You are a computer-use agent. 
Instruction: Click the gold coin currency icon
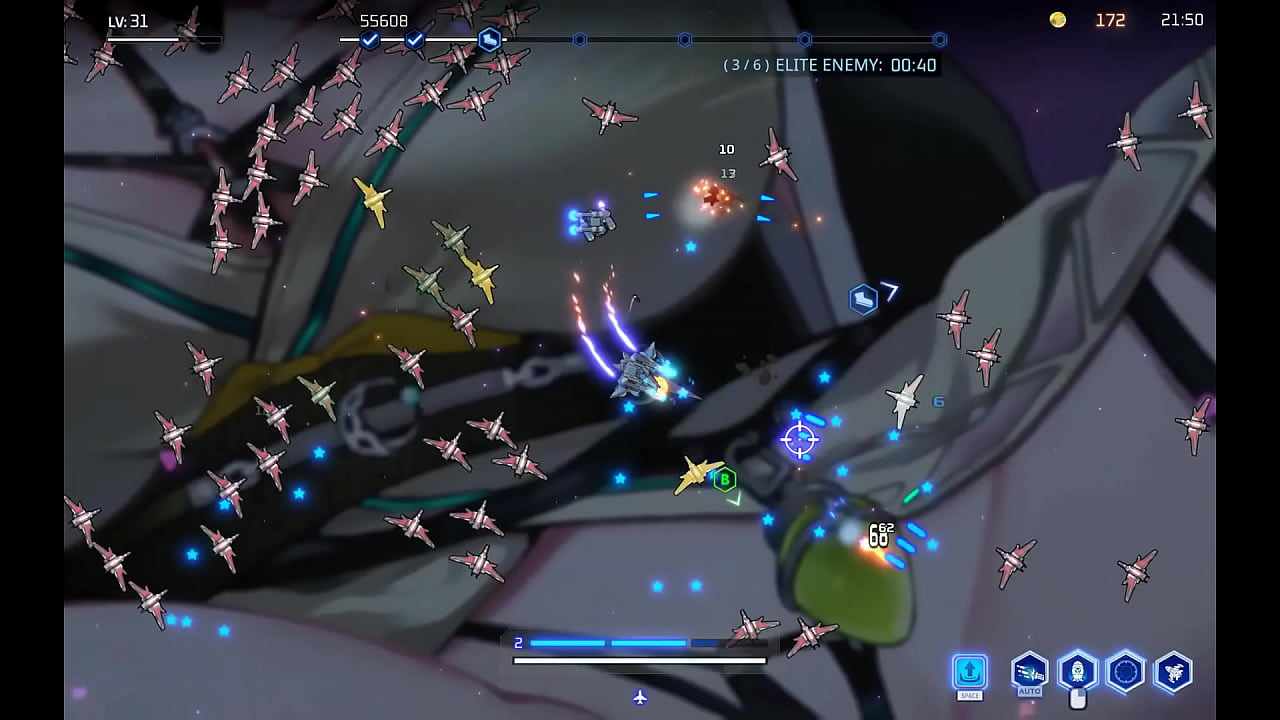tap(1057, 19)
